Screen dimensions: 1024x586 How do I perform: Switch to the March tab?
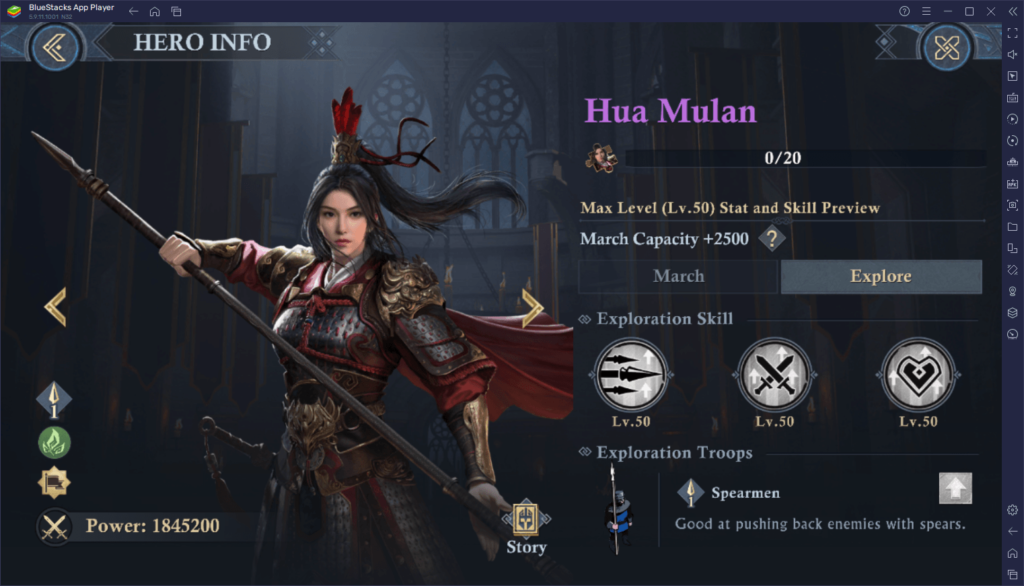tap(678, 276)
